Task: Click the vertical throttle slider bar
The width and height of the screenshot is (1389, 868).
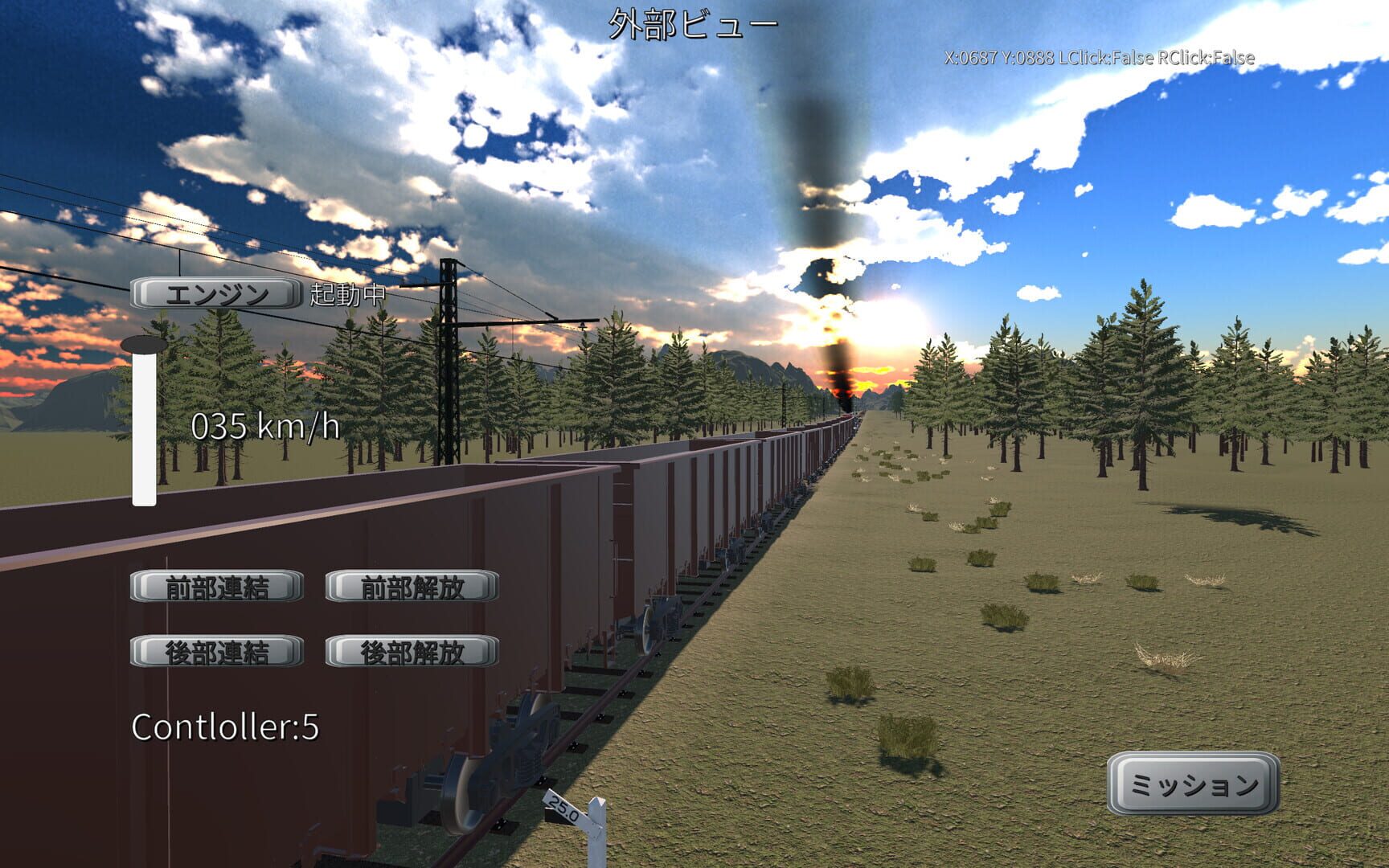Action: pos(144,426)
